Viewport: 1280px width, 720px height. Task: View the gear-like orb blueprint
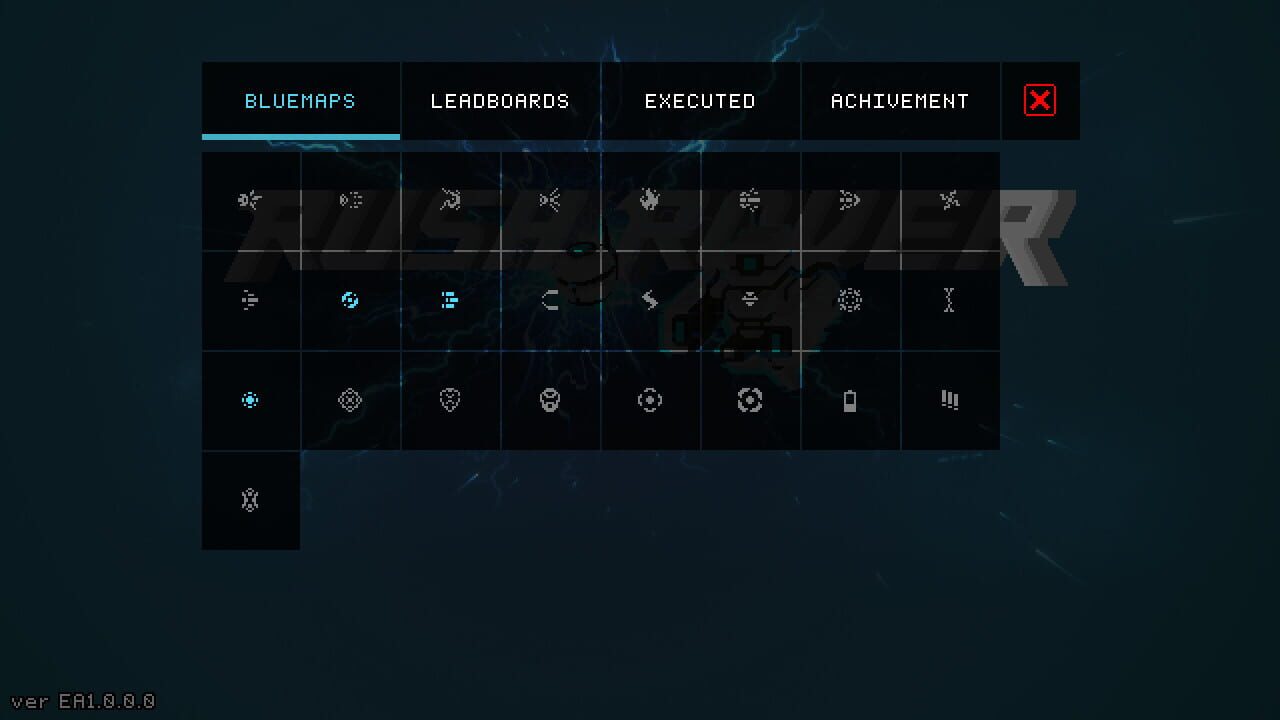[850, 300]
